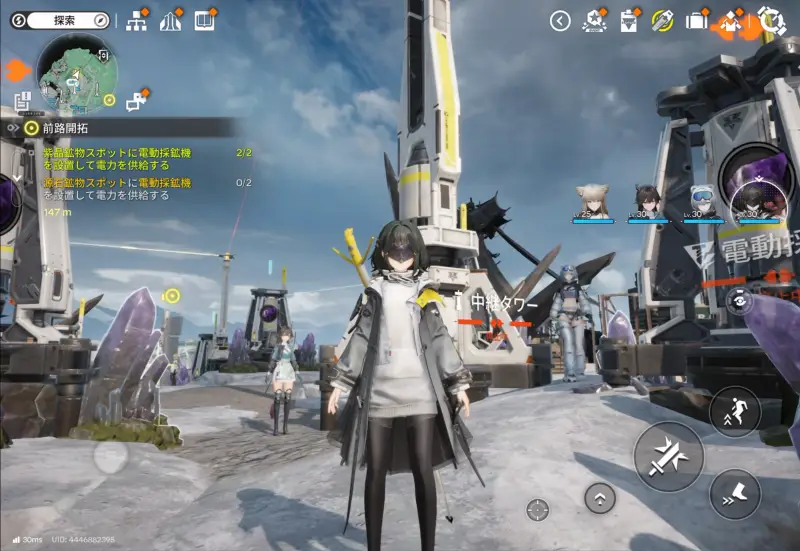Open the open book icon
This screenshot has height=551, width=800.
(205, 20)
